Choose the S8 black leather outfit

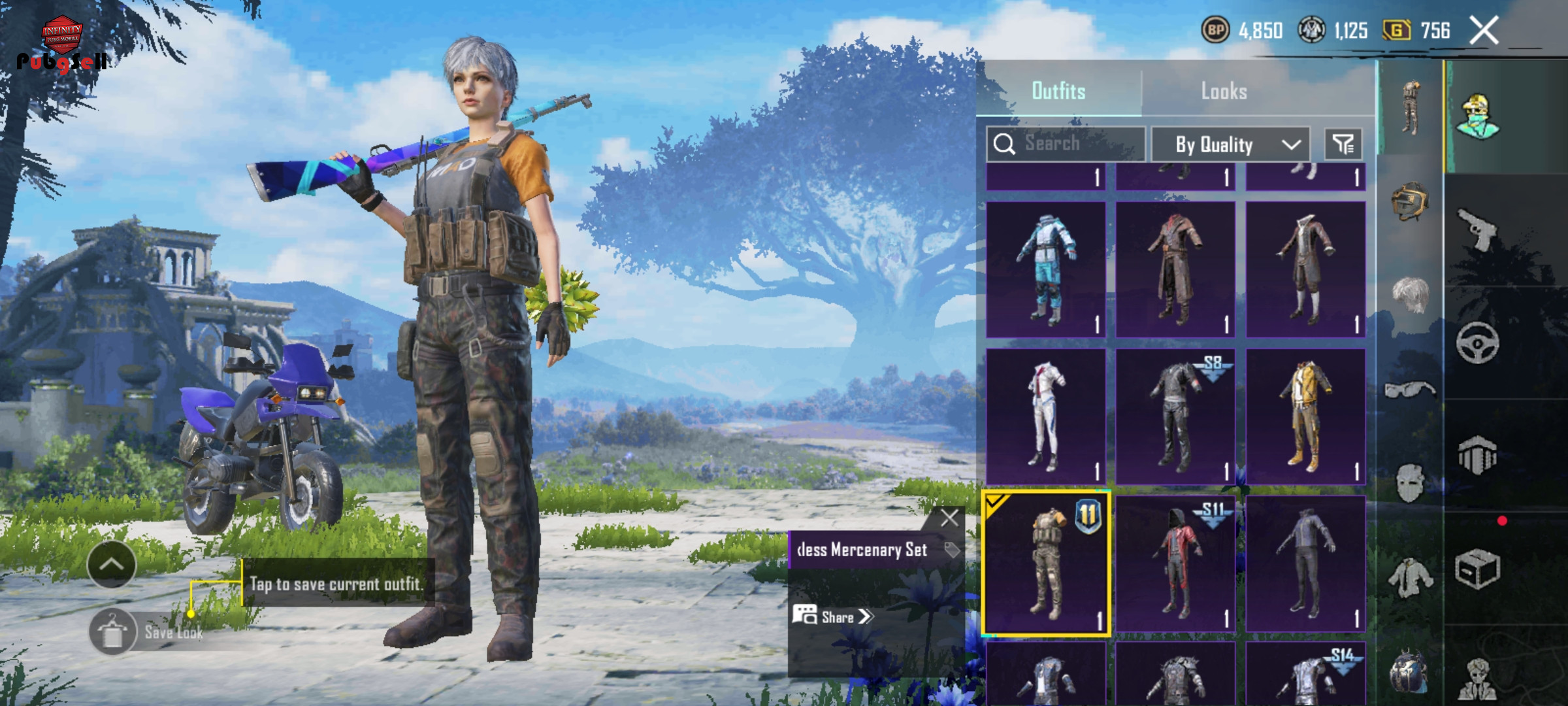coord(1175,416)
